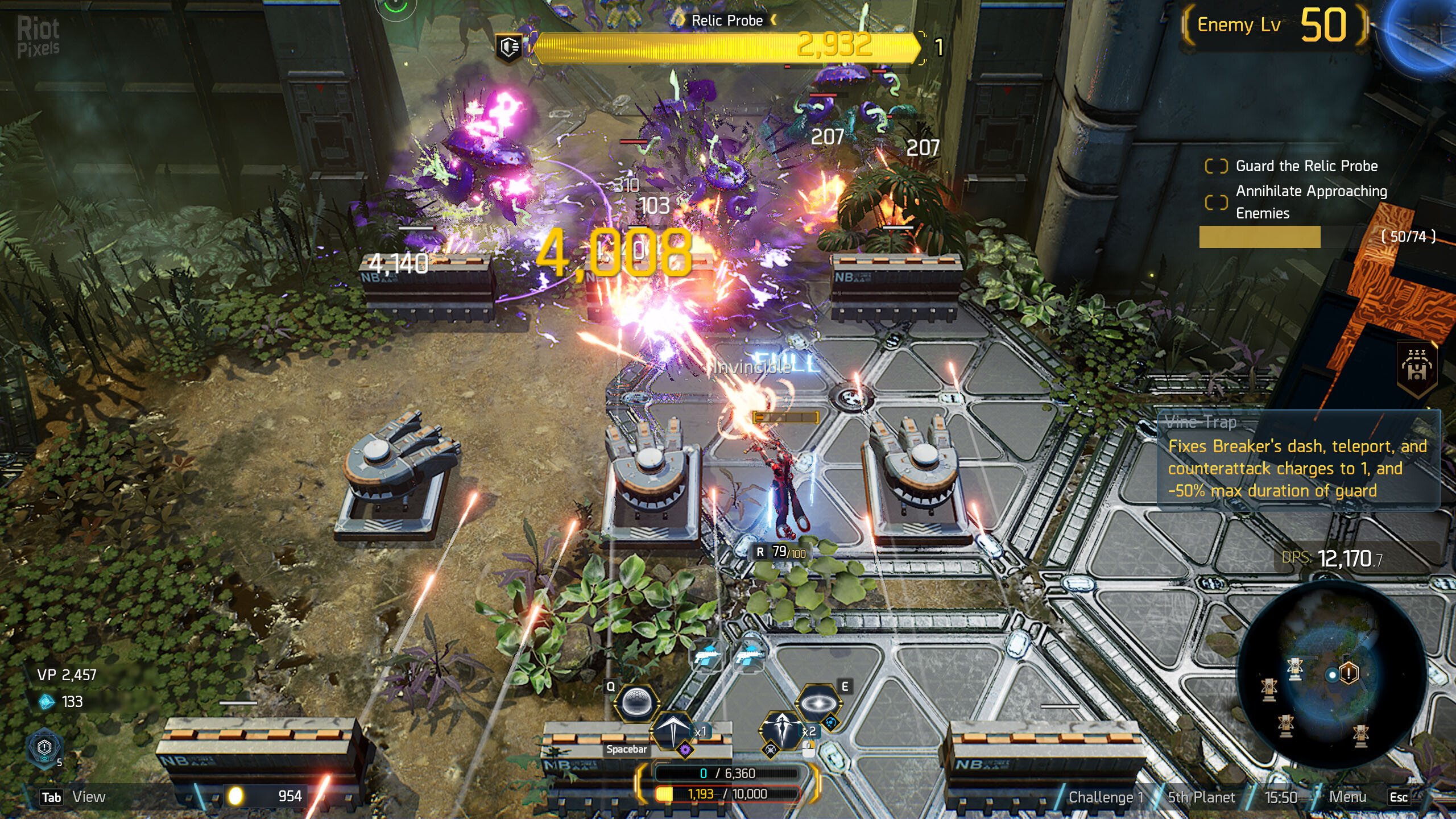Image resolution: width=1456 pixels, height=819 pixels.
Task: Click the Relic Probe shield emblem
Action: (x=509, y=47)
